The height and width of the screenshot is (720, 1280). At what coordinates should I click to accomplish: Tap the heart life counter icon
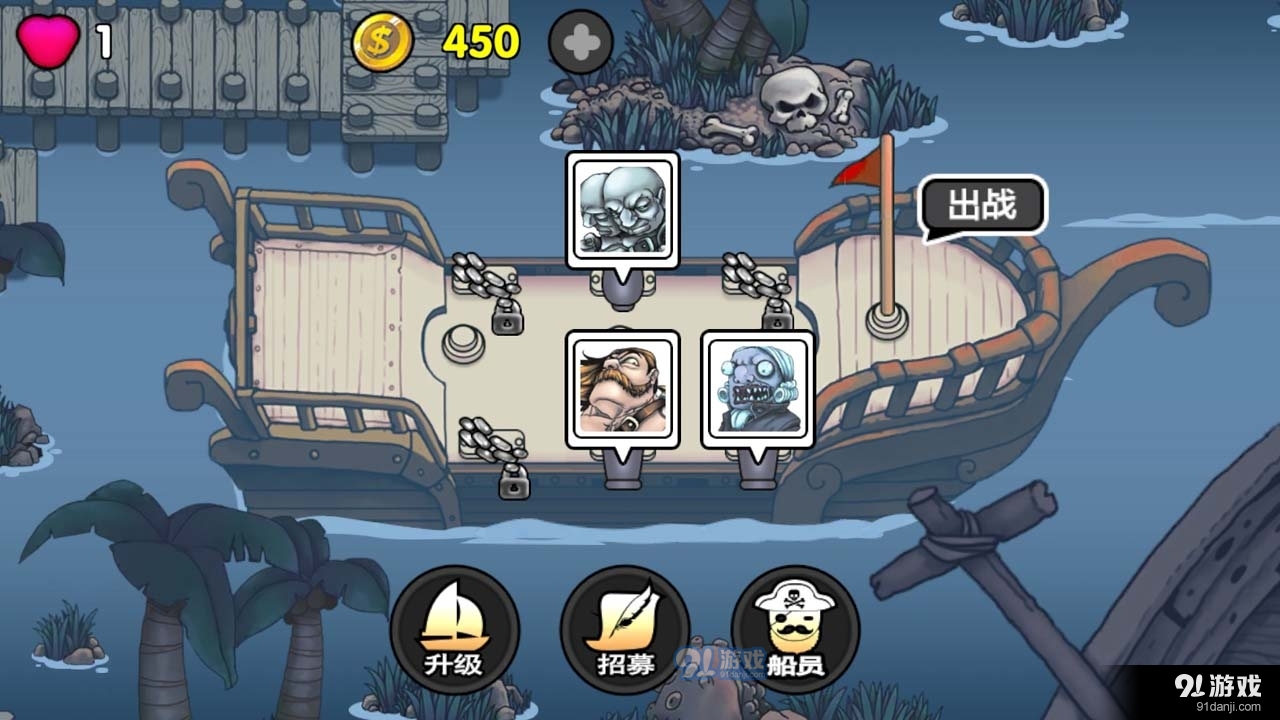click(x=48, y=38)
